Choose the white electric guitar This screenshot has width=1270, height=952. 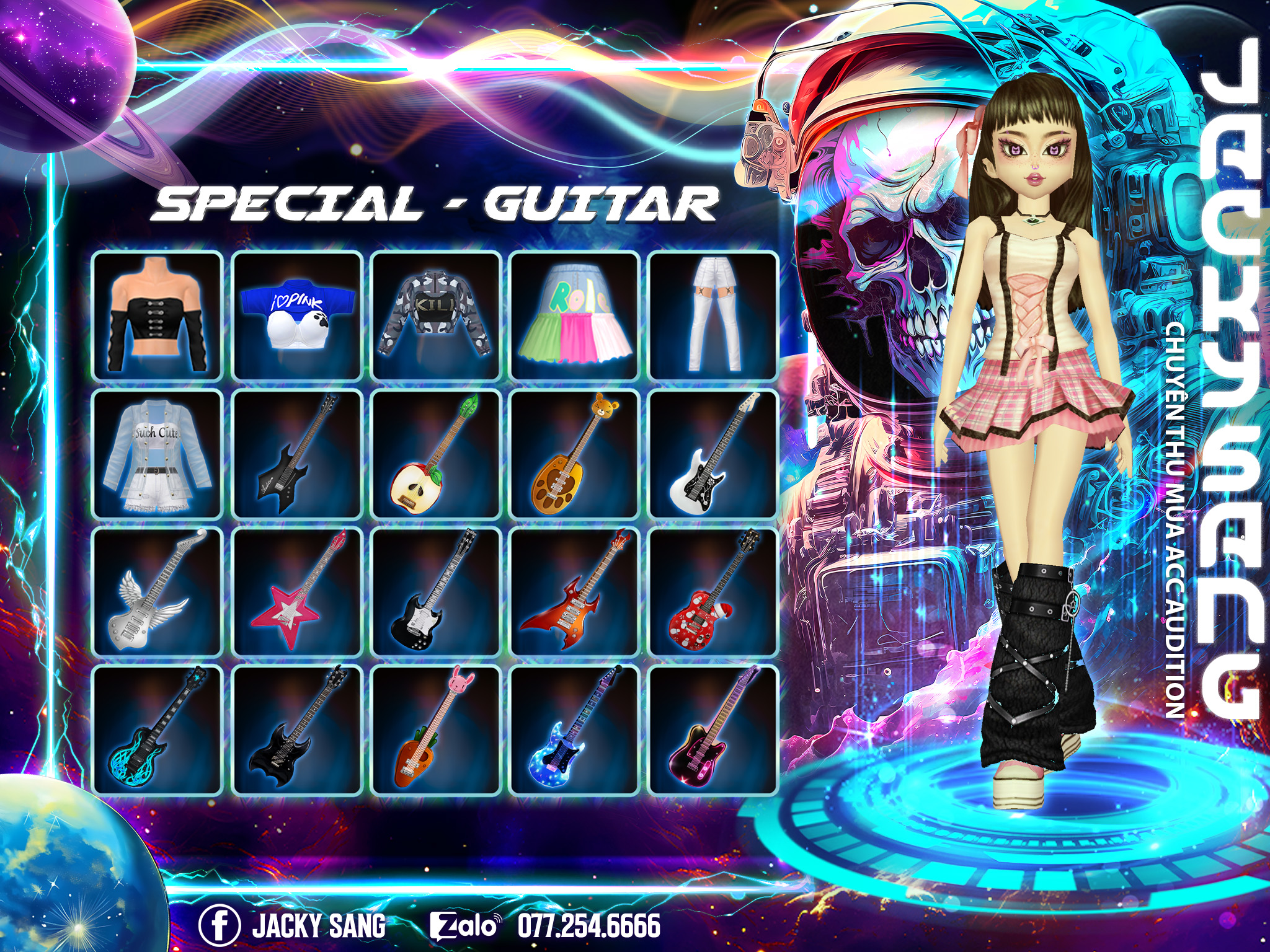pyautogui.click(x=714, y=454)
